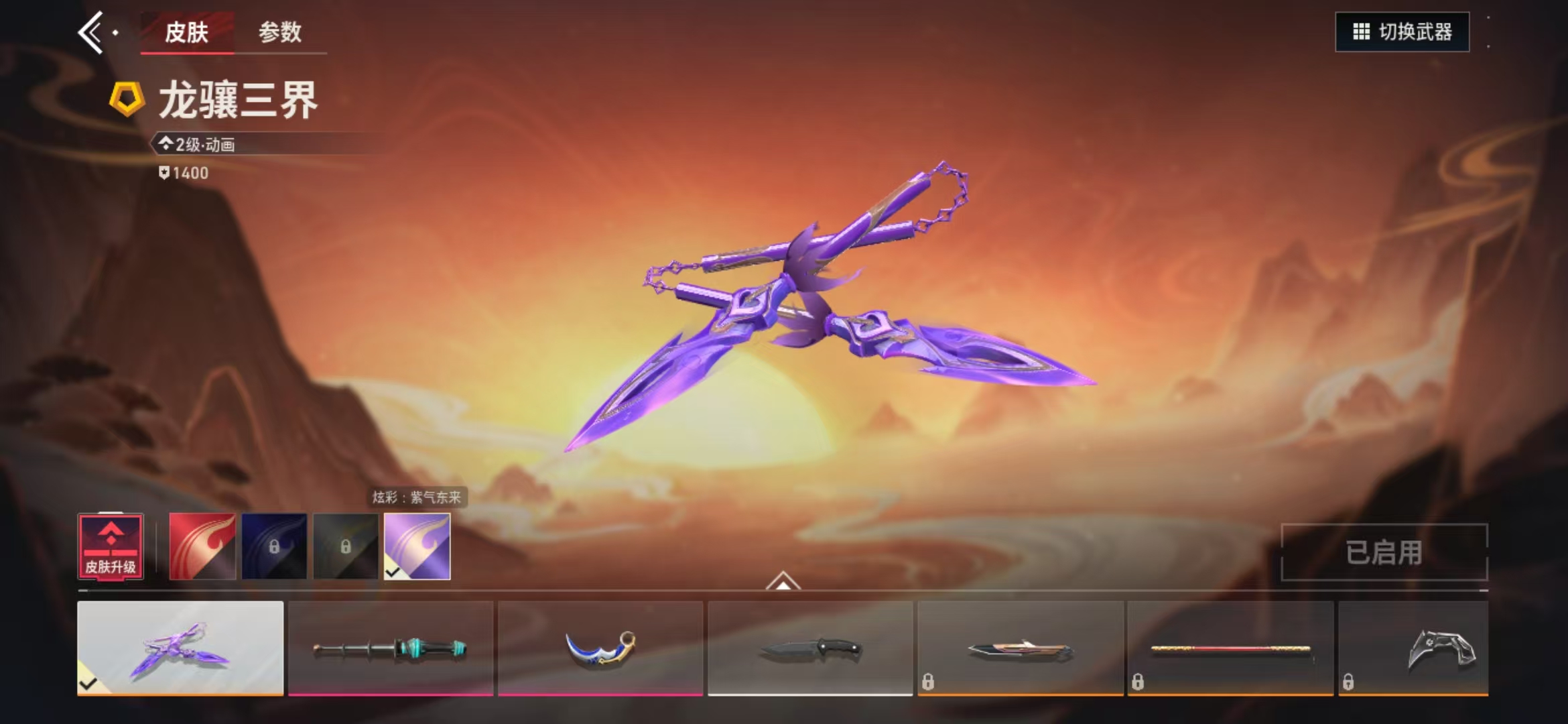Switch to the 皮肤 tab

click(x=186, y=32)
